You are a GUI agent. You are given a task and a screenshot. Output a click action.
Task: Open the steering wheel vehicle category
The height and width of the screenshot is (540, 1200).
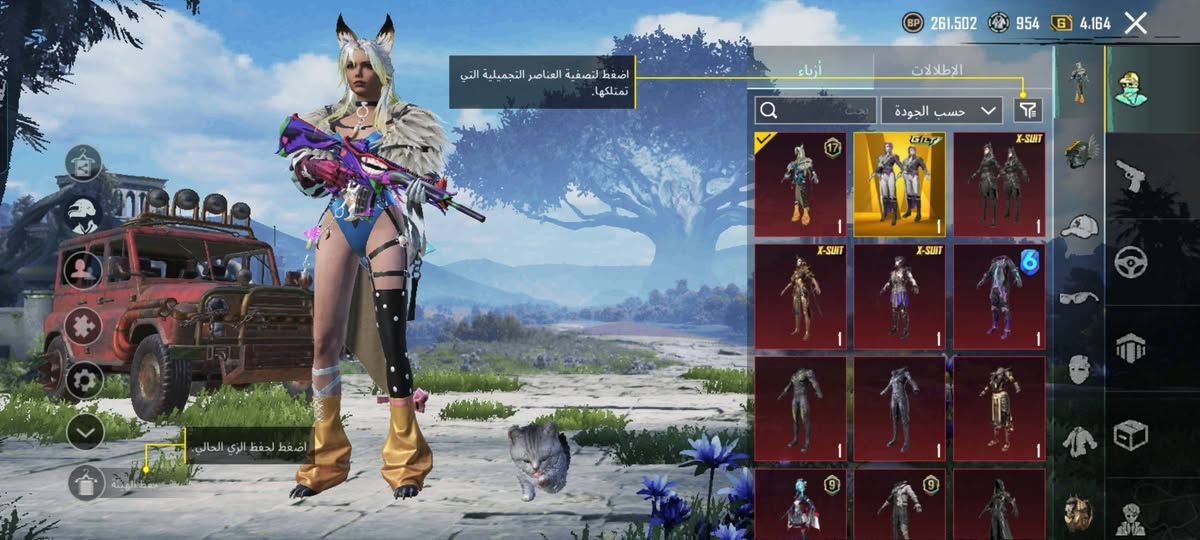pyautogui.click(x=1131, y=262)
